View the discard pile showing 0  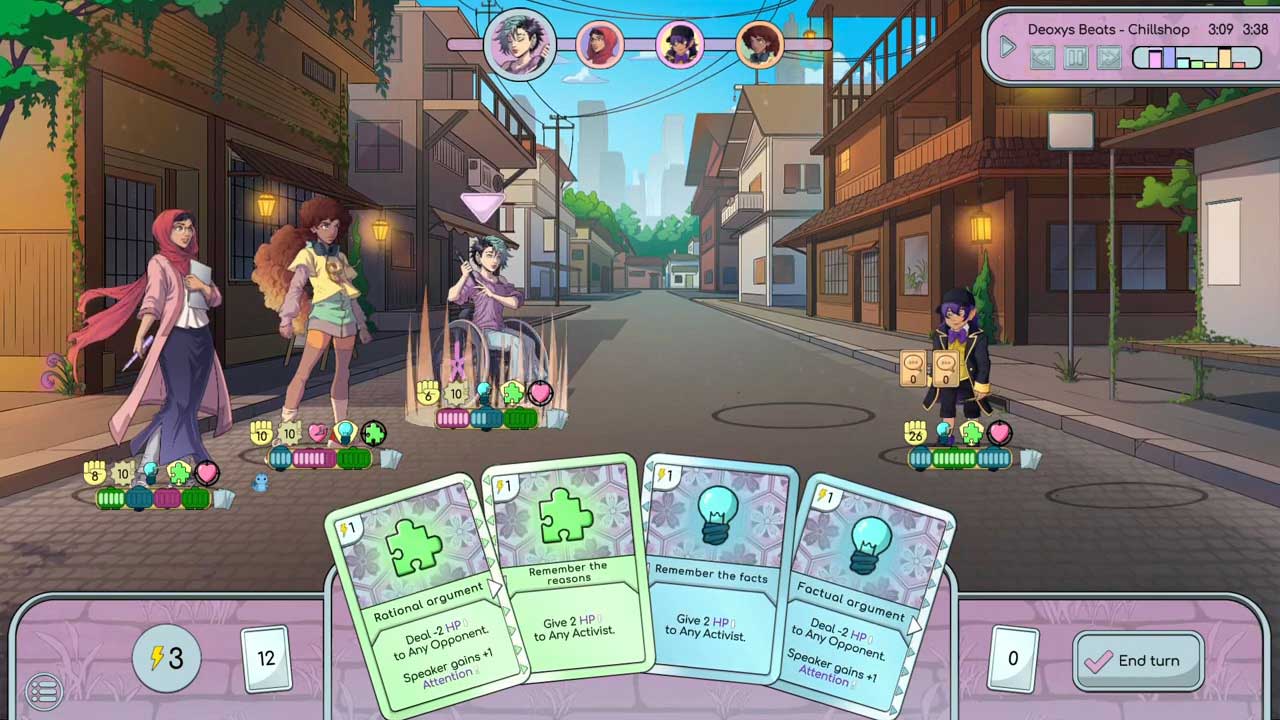(x=1012, y=658)
